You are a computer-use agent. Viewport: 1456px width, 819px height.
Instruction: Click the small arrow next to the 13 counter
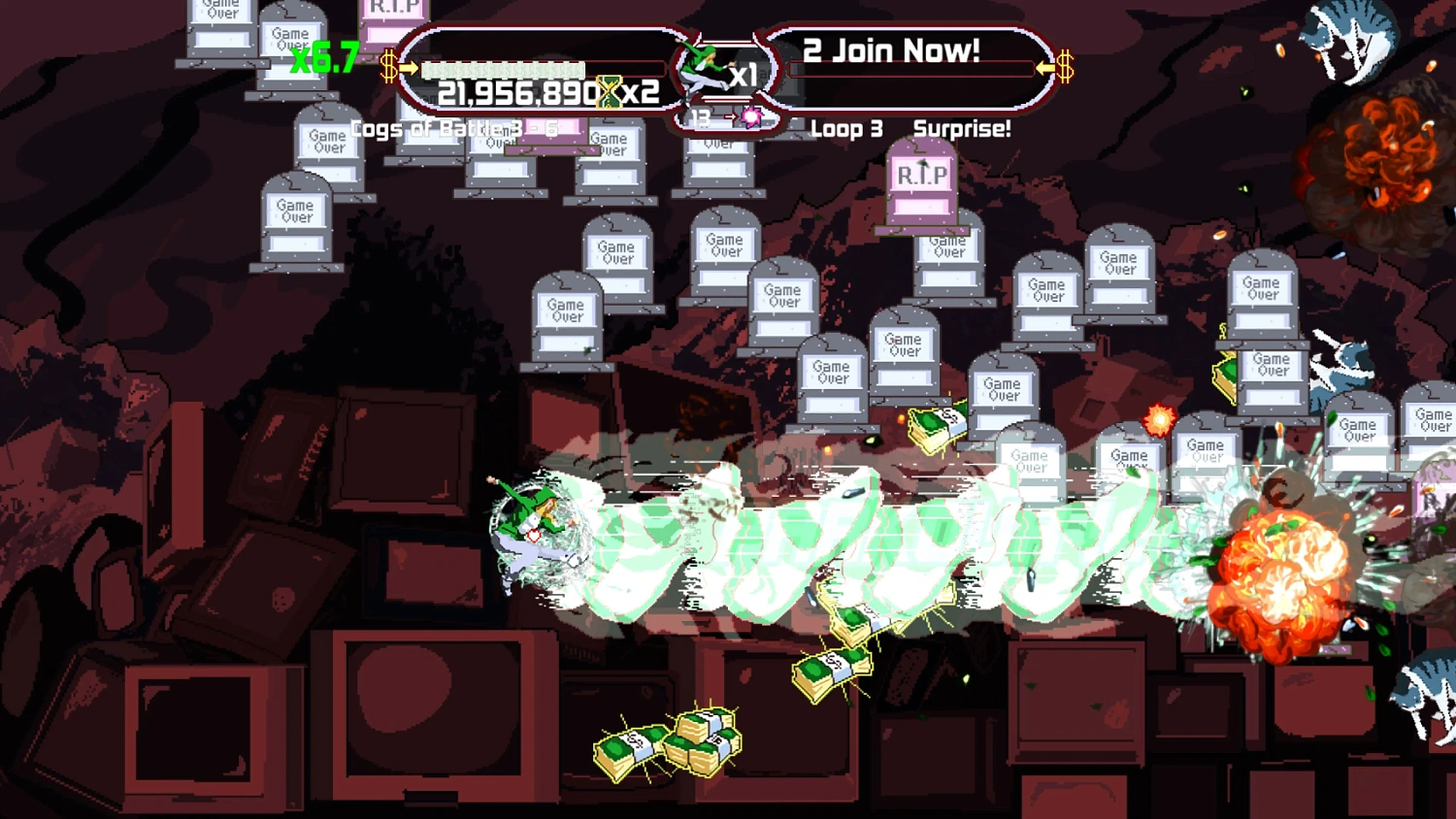point(731,118)
